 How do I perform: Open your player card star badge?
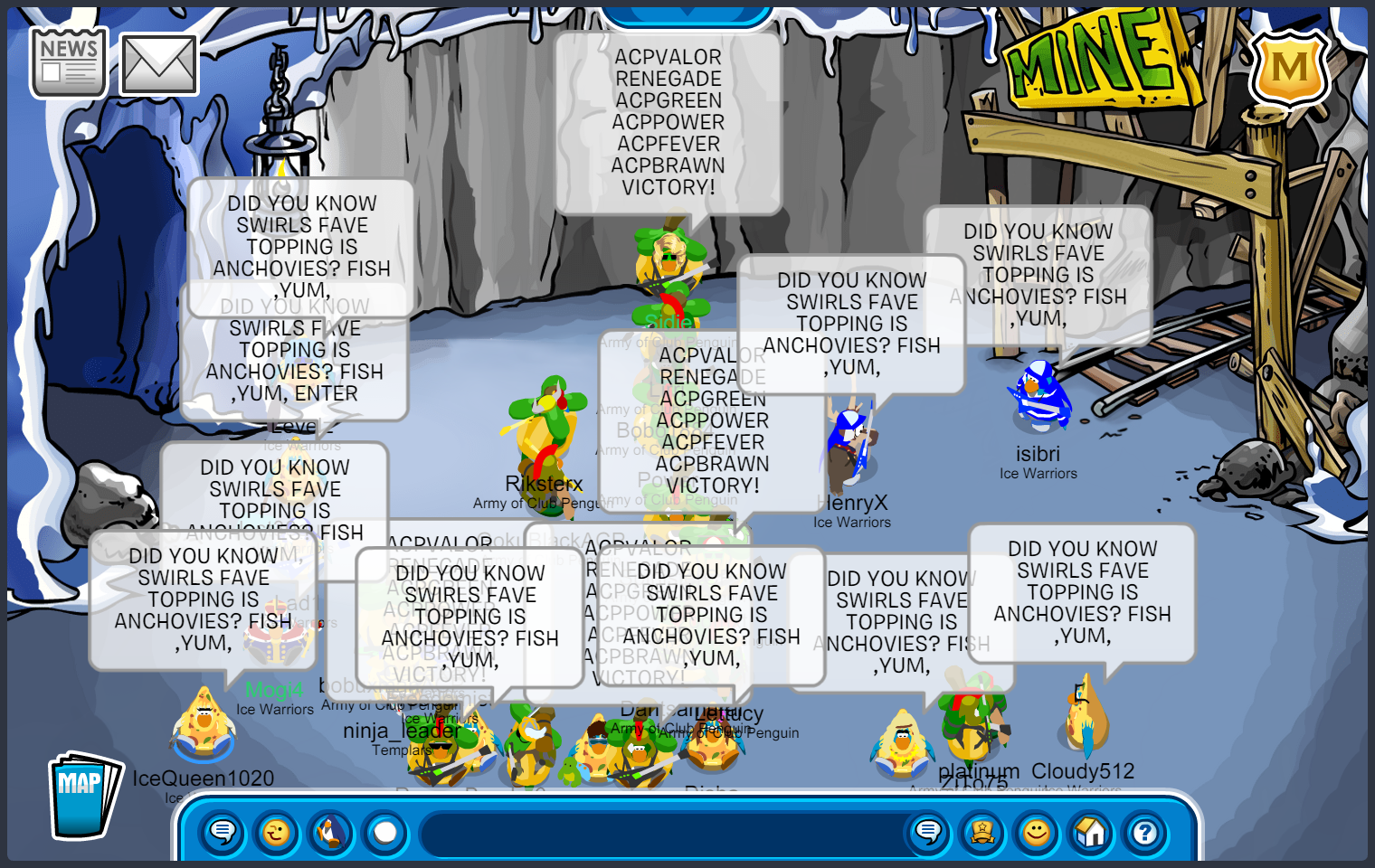pyautogui.click(x=982, y=832)
